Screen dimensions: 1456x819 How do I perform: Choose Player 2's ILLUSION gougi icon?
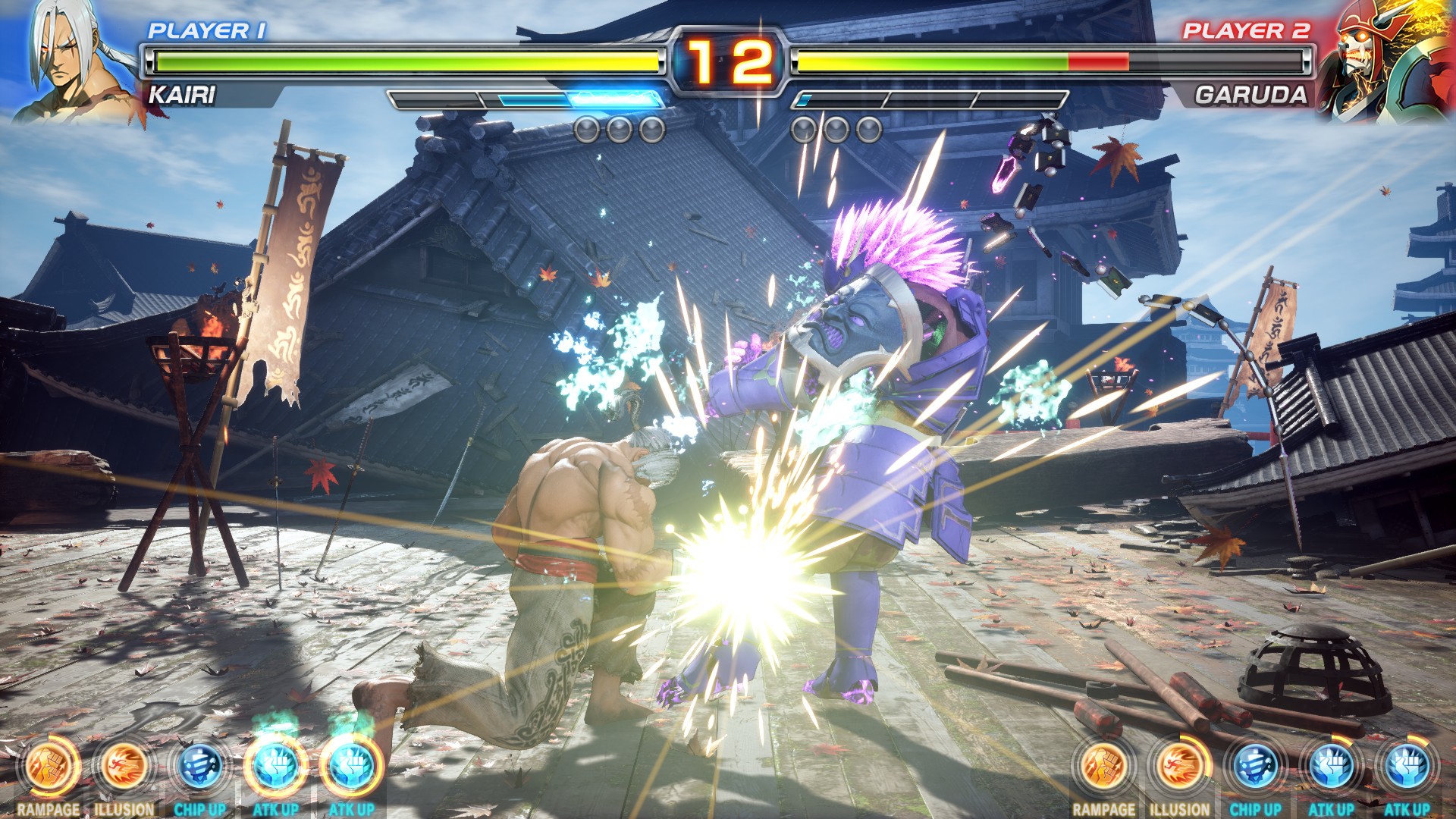[x=1179, y=767]
